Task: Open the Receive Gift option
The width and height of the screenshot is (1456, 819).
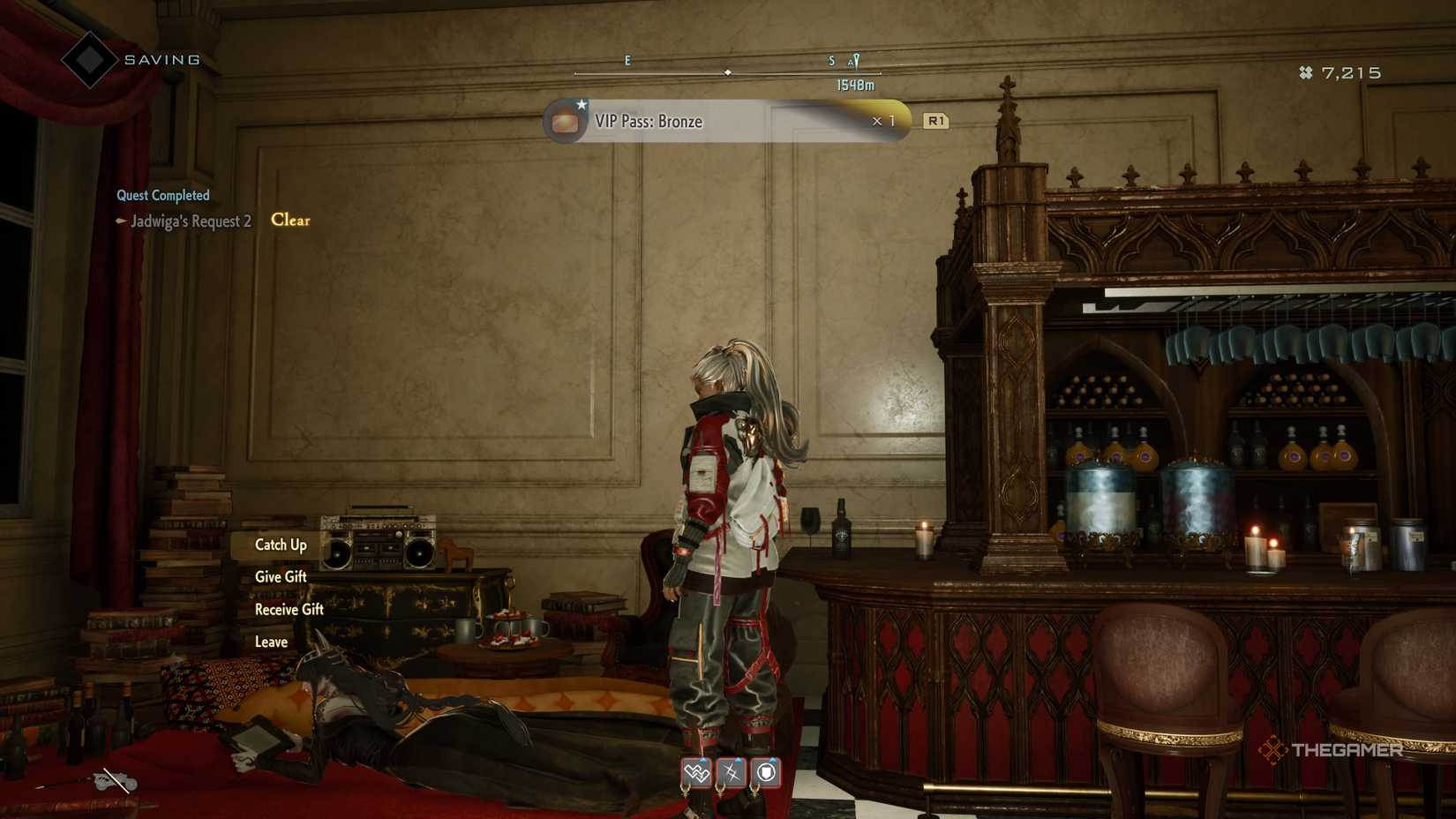Action: [289, 609]
